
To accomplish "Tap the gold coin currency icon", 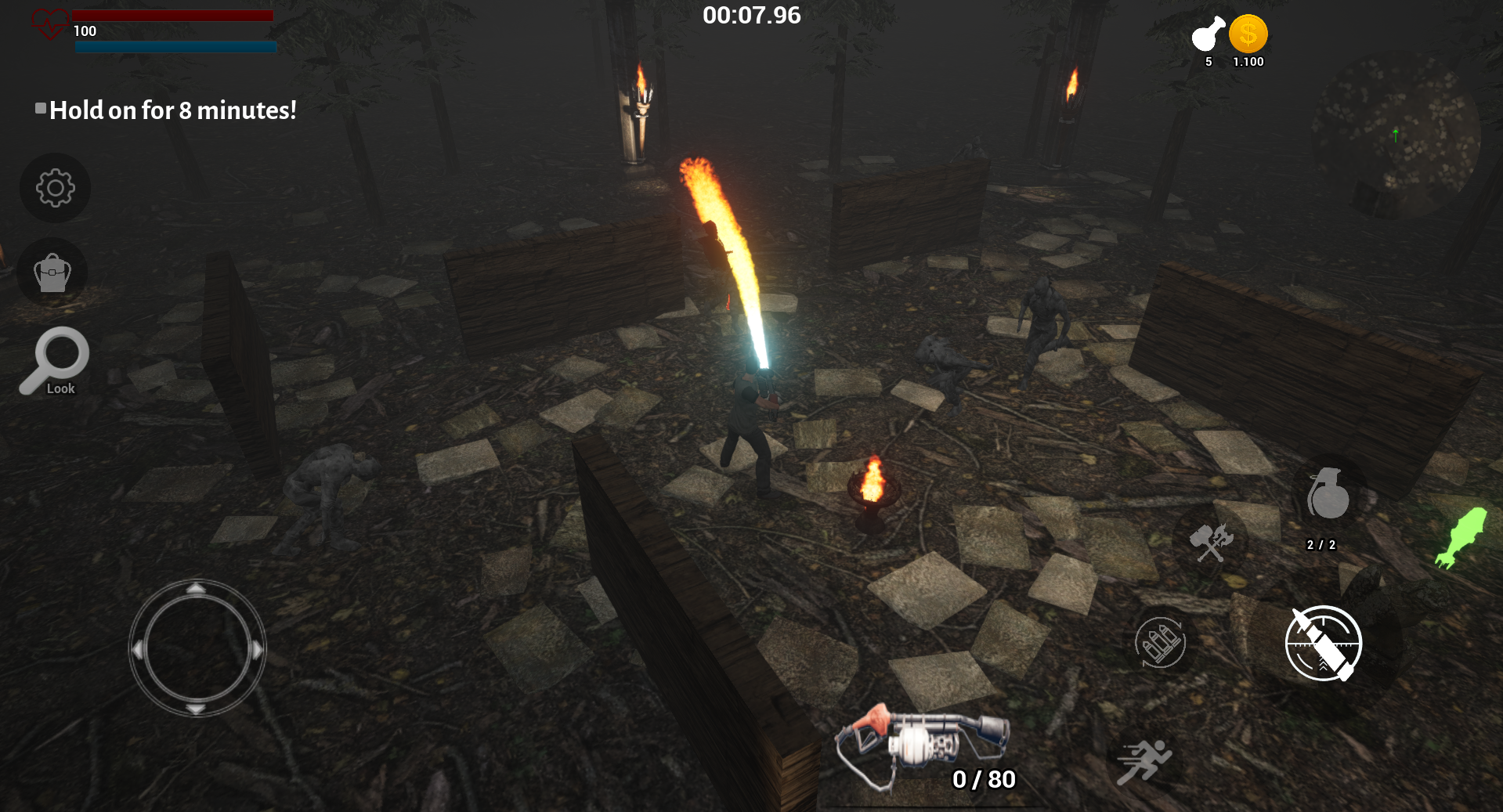I will pyautogui.click(x=1248, y=35).
